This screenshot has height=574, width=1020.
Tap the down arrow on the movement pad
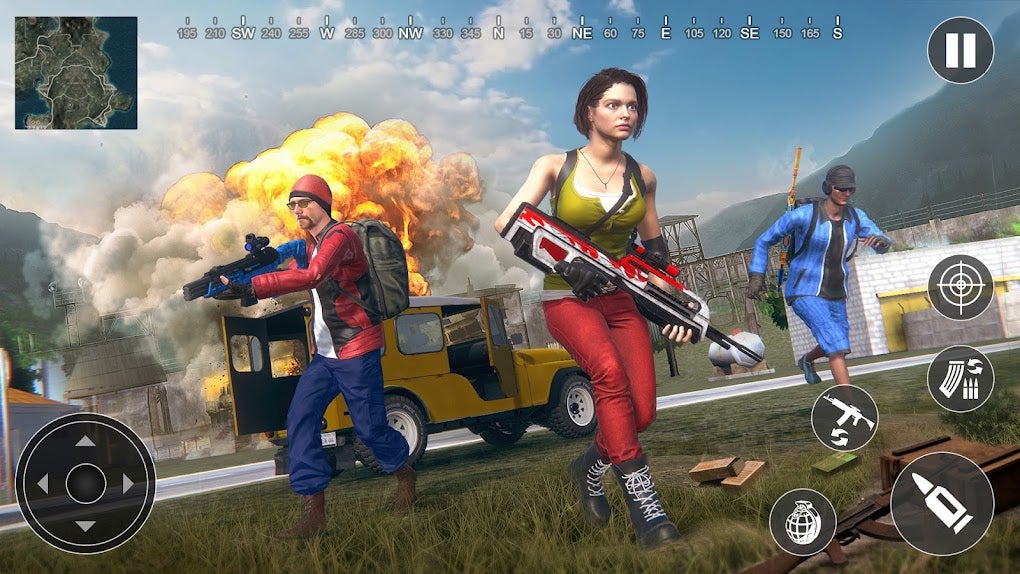pos(86,526)
